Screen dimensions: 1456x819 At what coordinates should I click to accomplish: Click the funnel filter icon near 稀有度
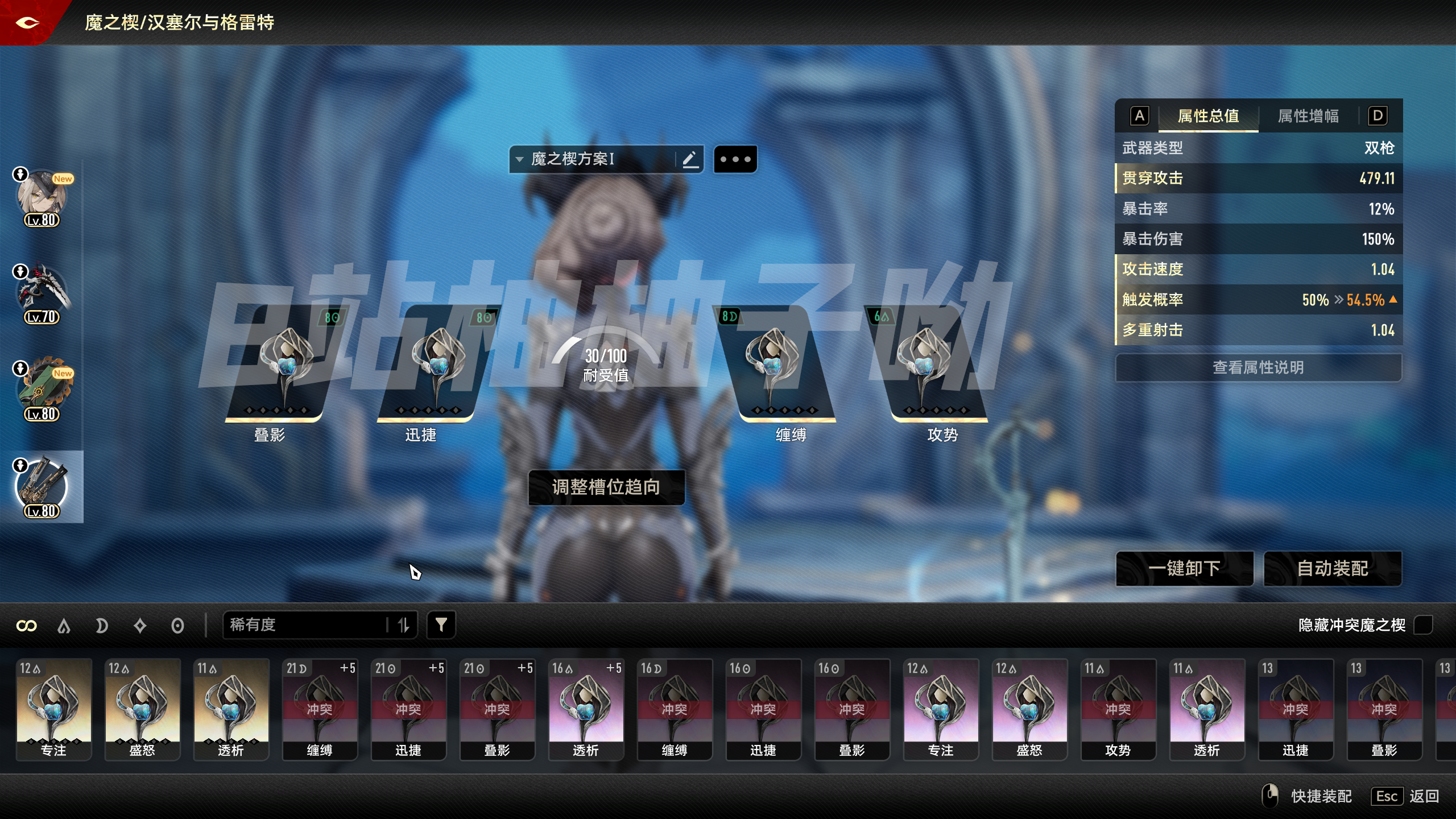tap(441, 624)
